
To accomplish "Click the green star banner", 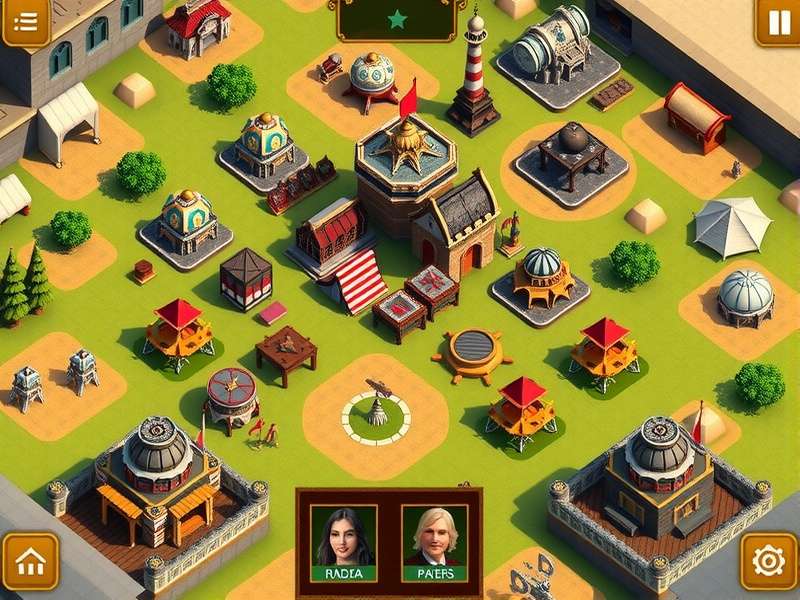I will (398, 19).
